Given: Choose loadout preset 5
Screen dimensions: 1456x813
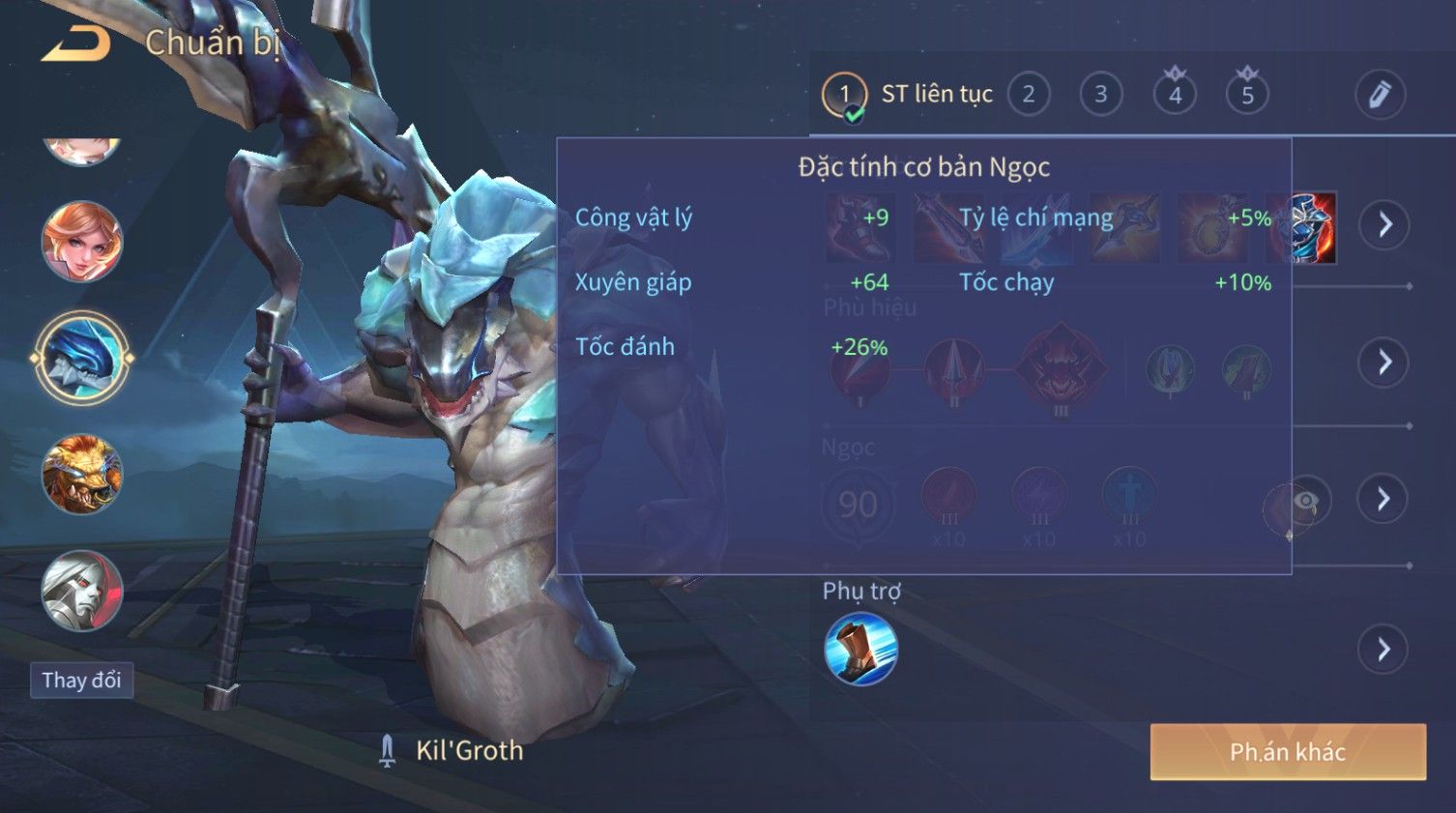Looking at the screenshot, I should 1247,95.
